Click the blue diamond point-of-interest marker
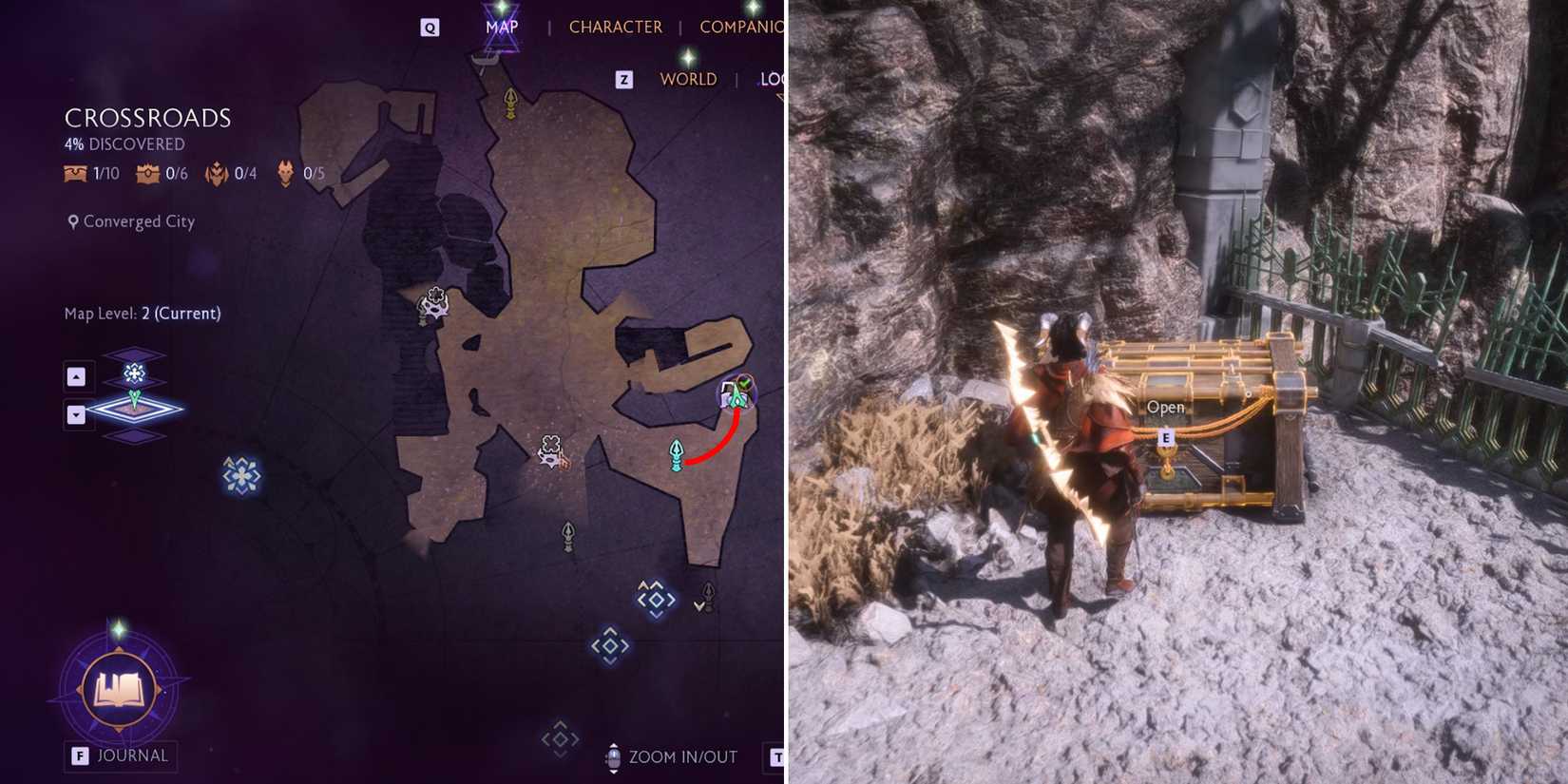Viewport: 1568px width, 784px height. tap(613, 644)
